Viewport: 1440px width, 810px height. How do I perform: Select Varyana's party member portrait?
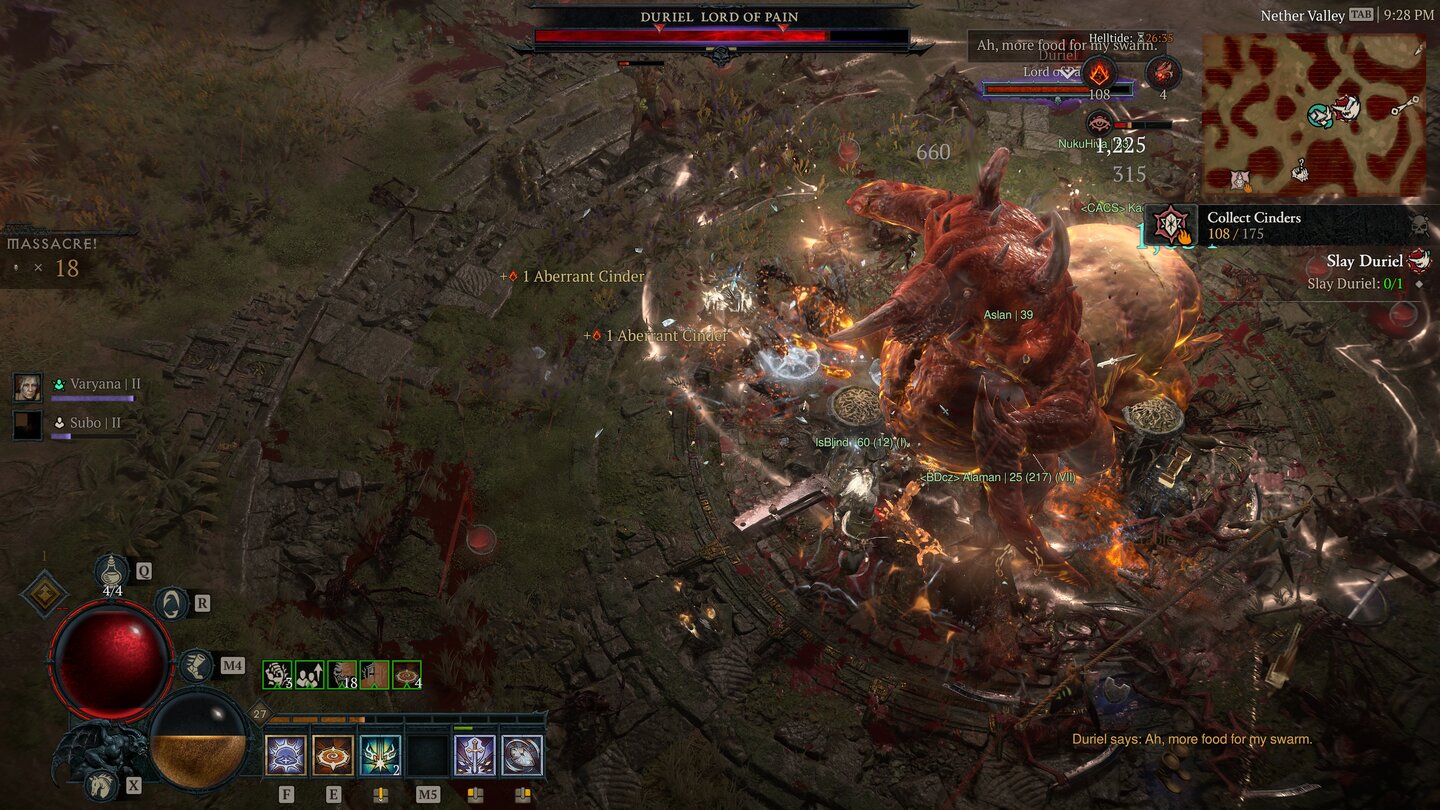28,387
